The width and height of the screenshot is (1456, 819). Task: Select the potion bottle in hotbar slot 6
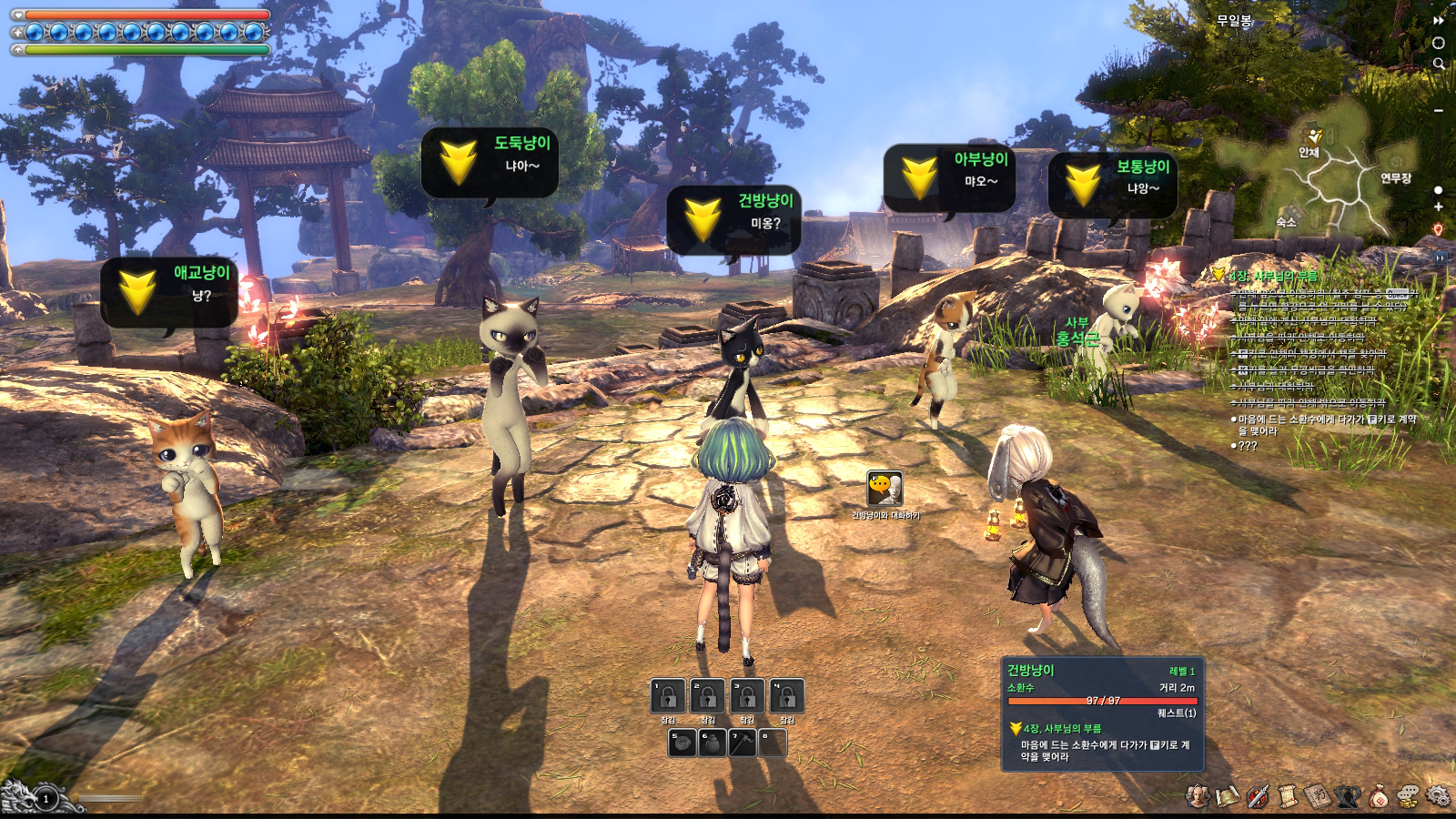711,743
